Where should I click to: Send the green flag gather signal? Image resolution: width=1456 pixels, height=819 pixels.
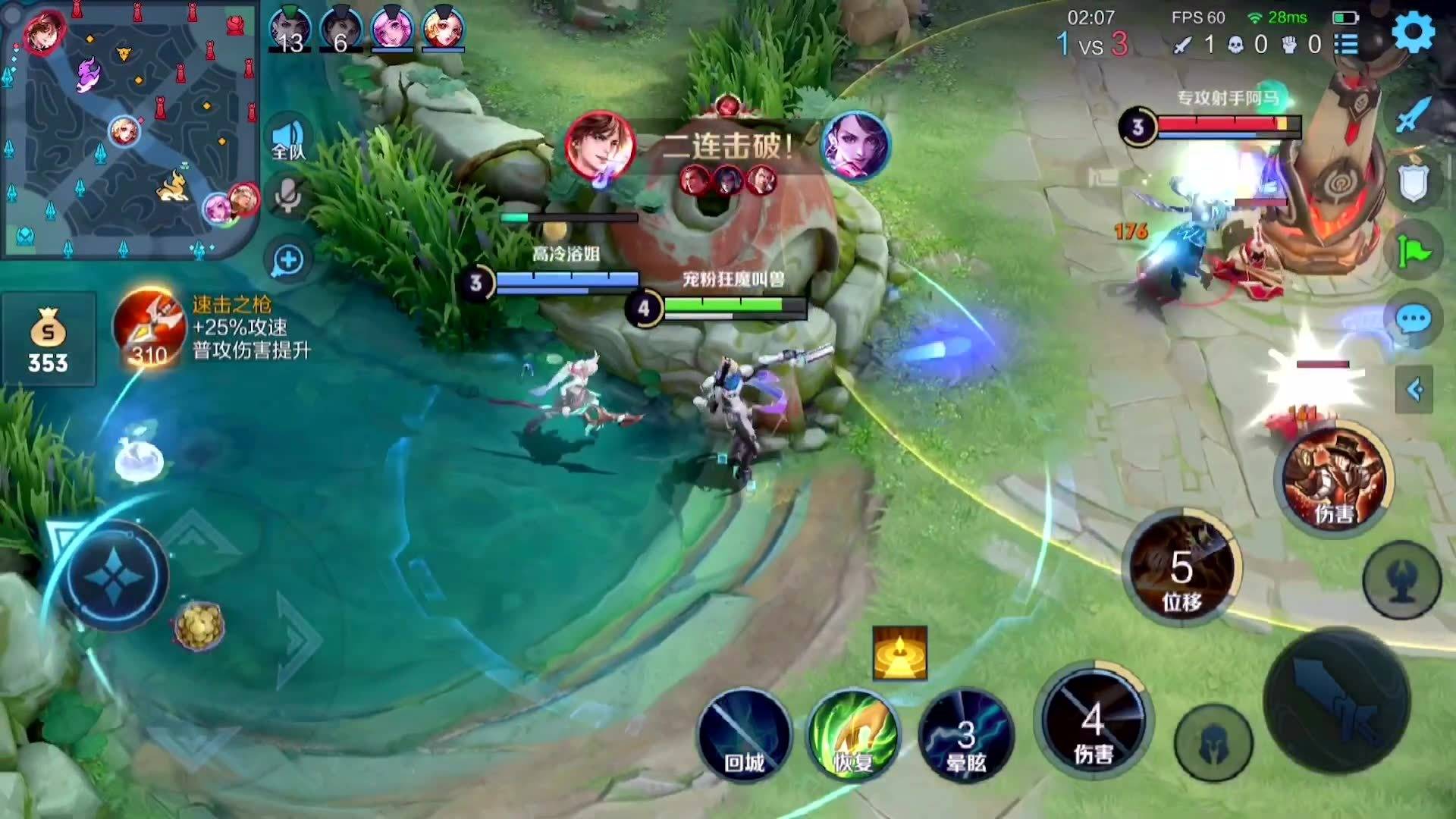tap(1414, 252)
